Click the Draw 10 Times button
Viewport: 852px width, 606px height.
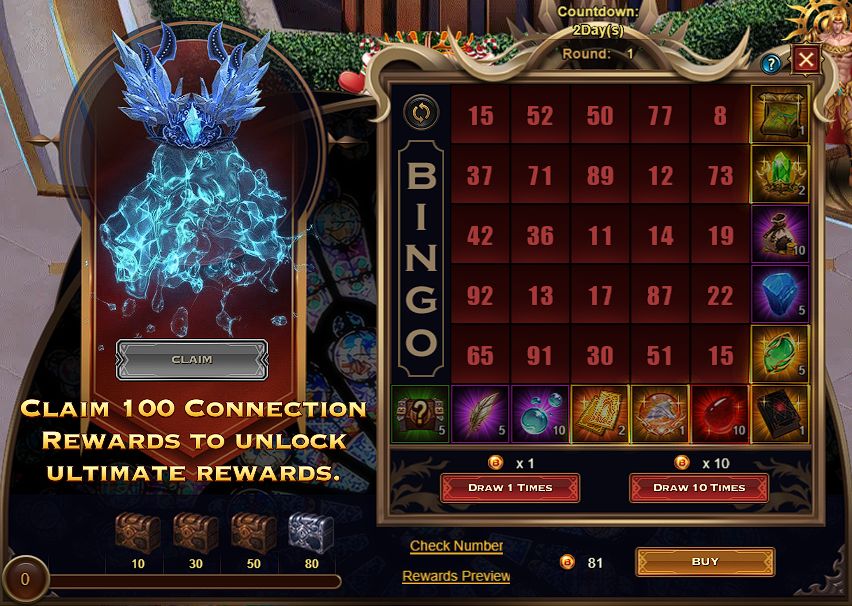click(x=698, y=487)
